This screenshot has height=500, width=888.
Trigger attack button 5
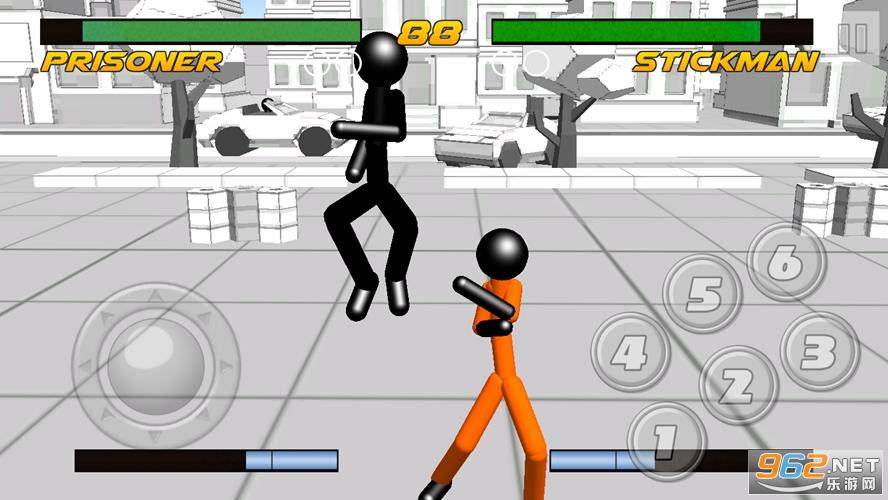pyautogui.click(x=703, y=295)
